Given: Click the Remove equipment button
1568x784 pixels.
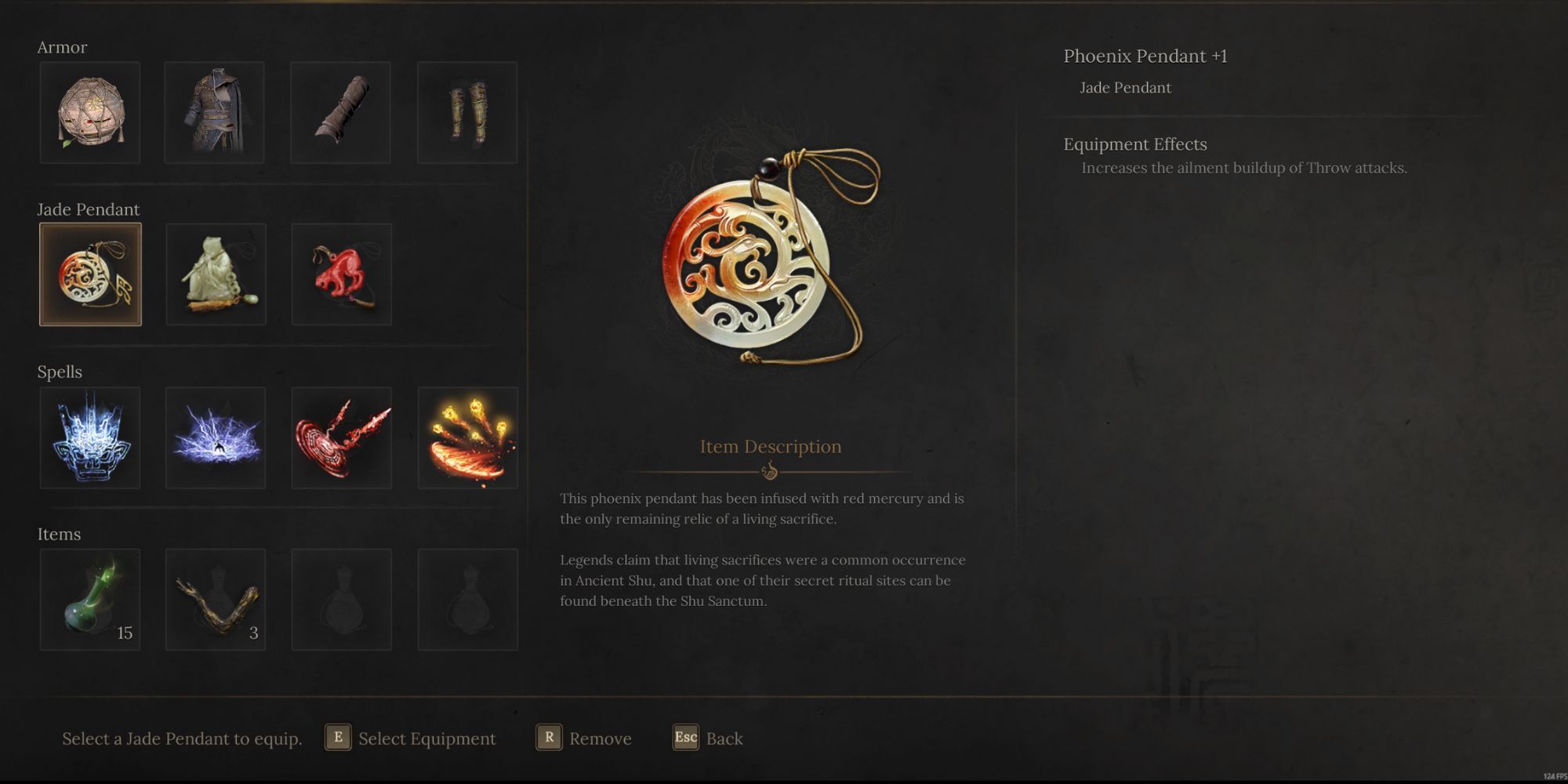Looking at the screenshot, I should tap(586, 738).
